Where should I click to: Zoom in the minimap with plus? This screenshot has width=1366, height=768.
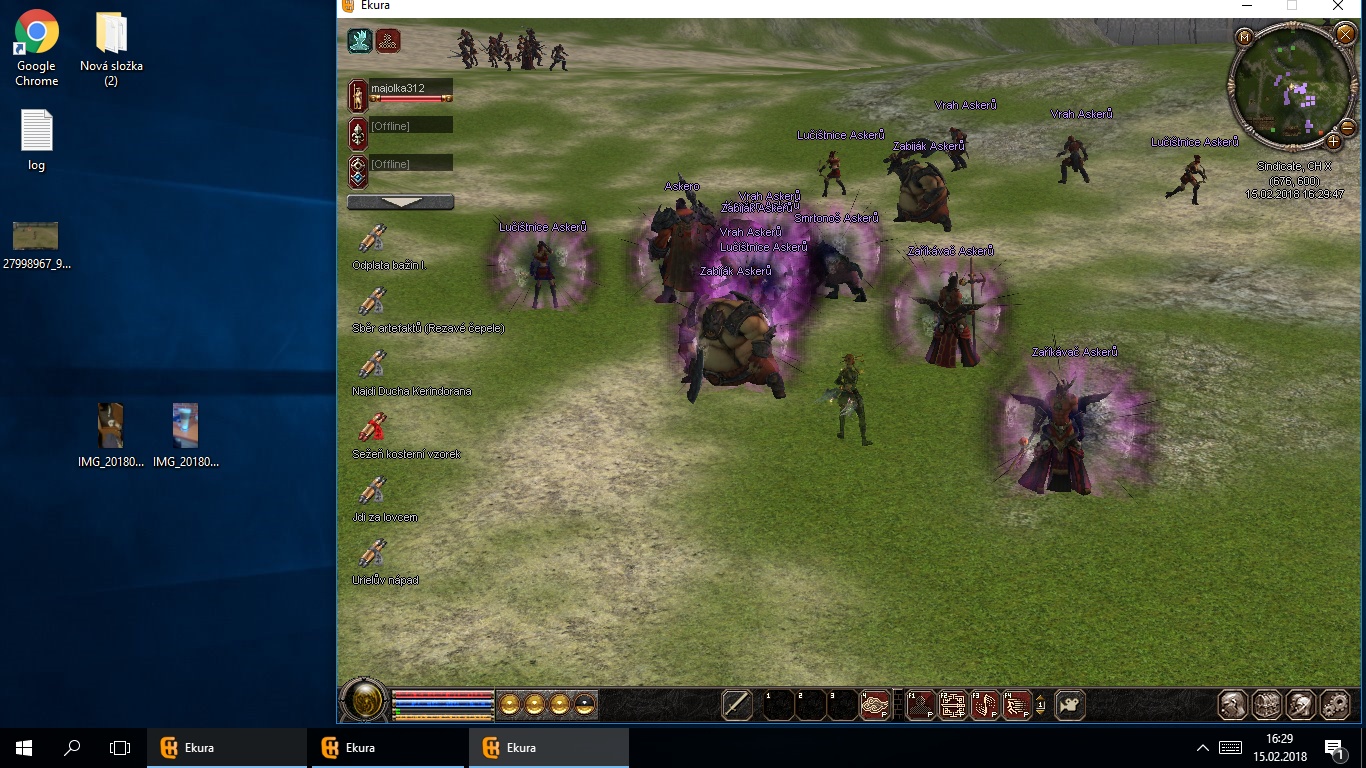coord(1333,141)
